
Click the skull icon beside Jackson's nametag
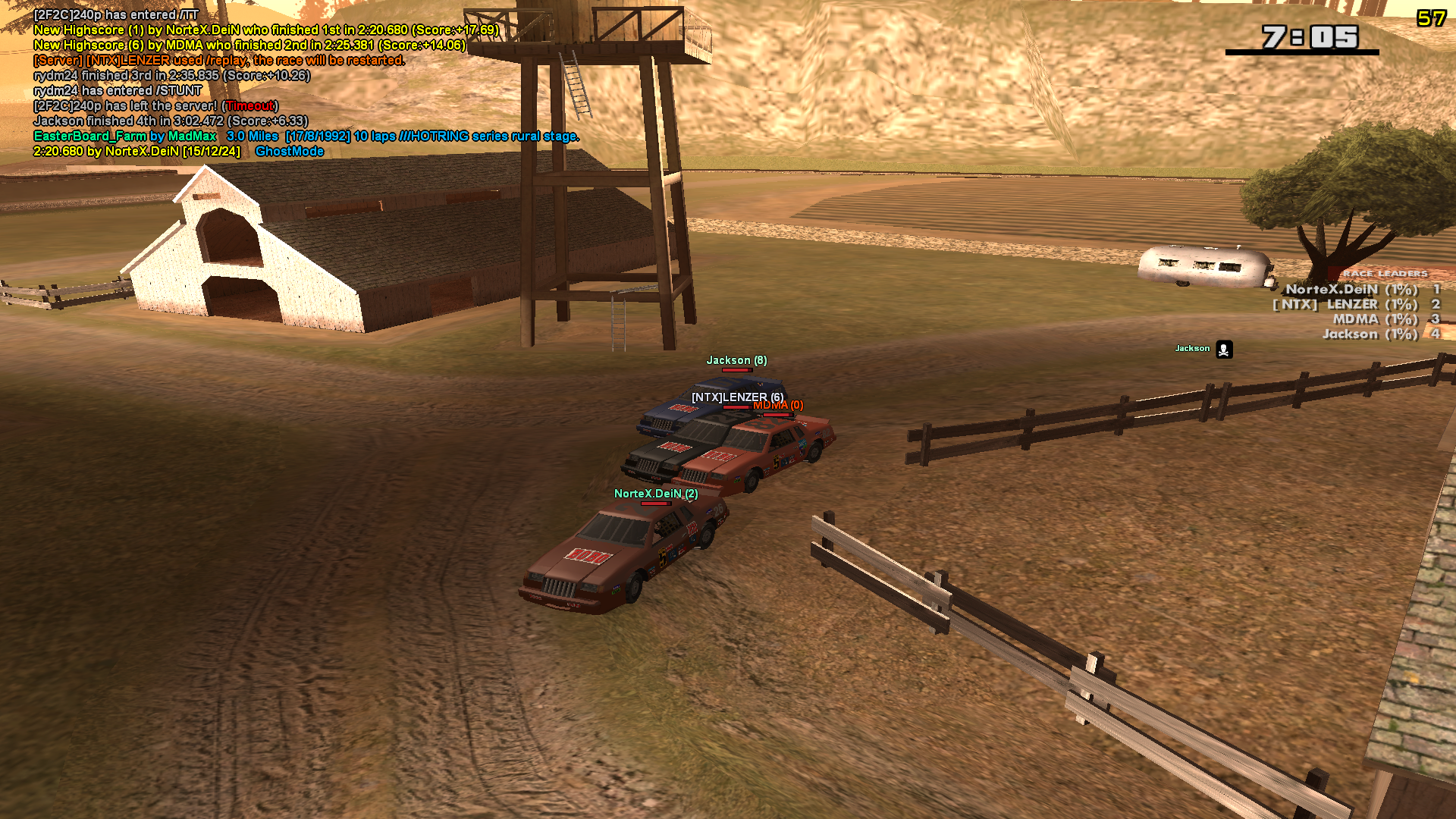click(1223, 350)
